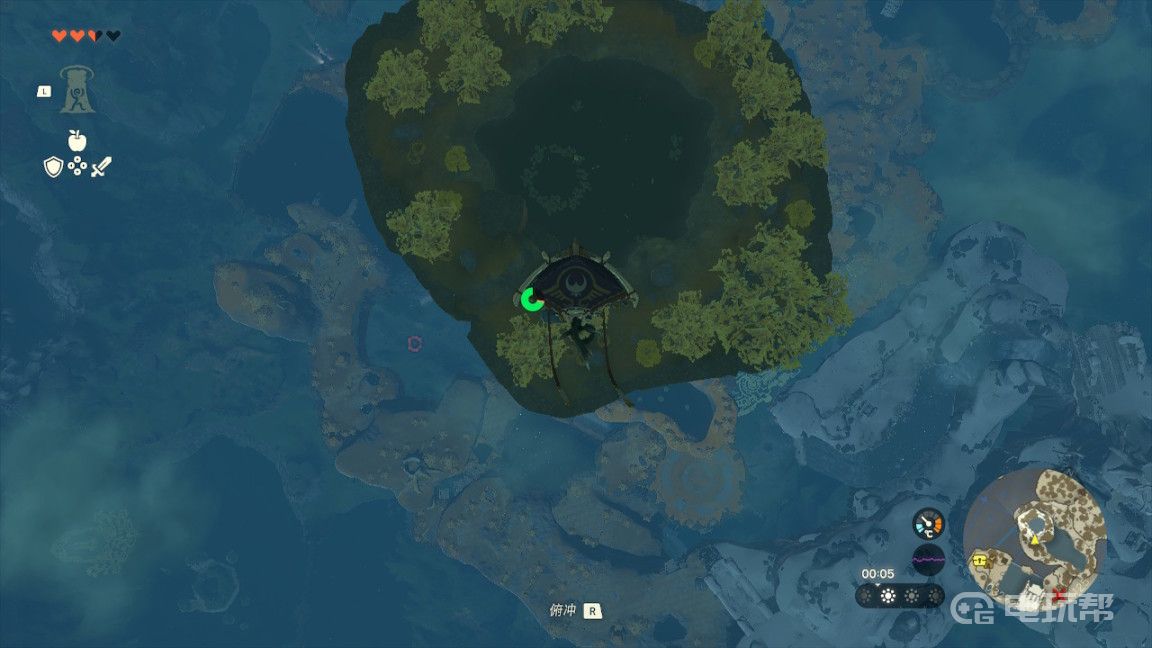Activate the Ascend ability icon
1152x648 pixels.
[x=77, y=89]
